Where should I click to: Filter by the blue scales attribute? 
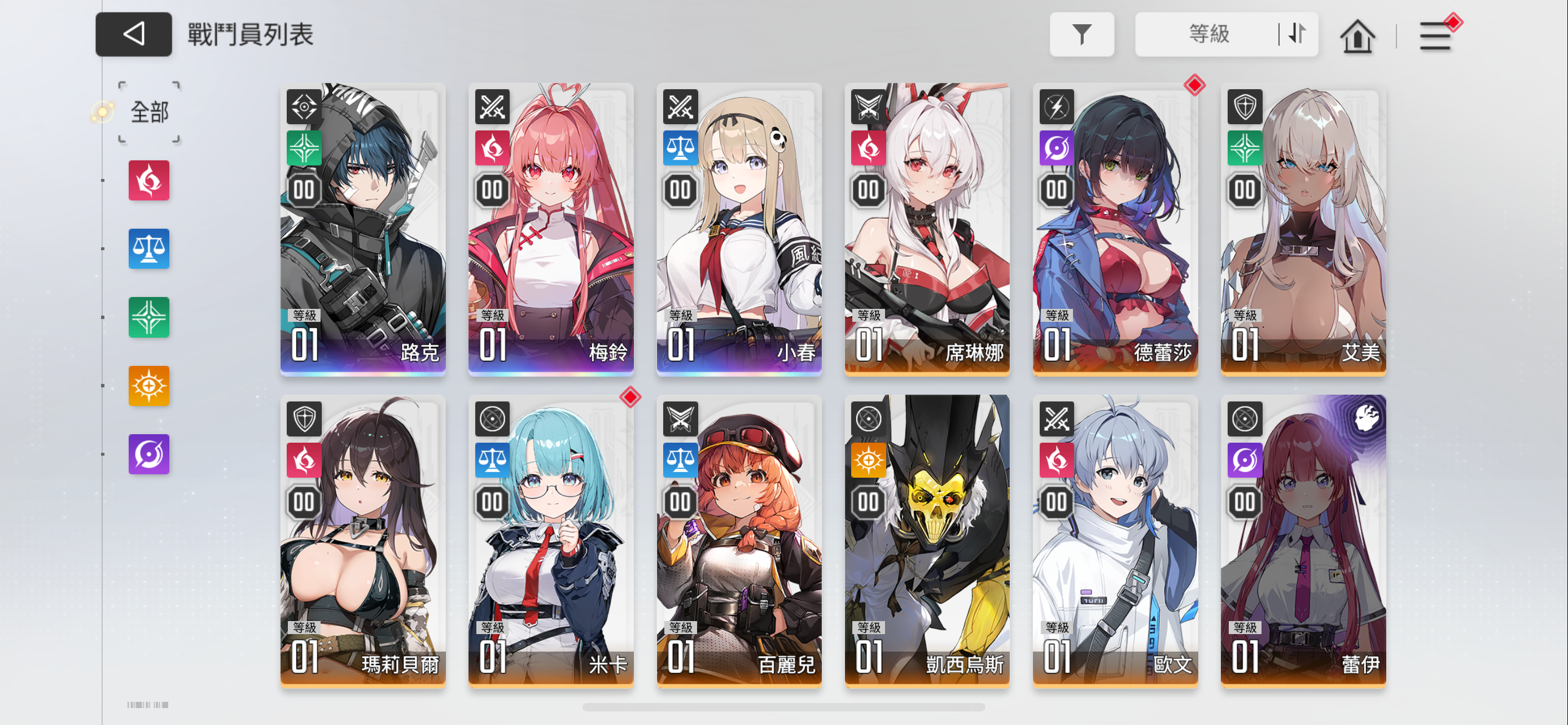click(148, 249)
